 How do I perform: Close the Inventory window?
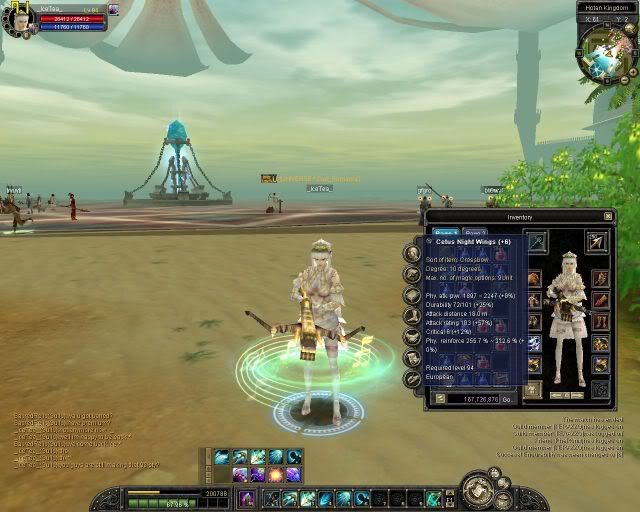(608, 215)
